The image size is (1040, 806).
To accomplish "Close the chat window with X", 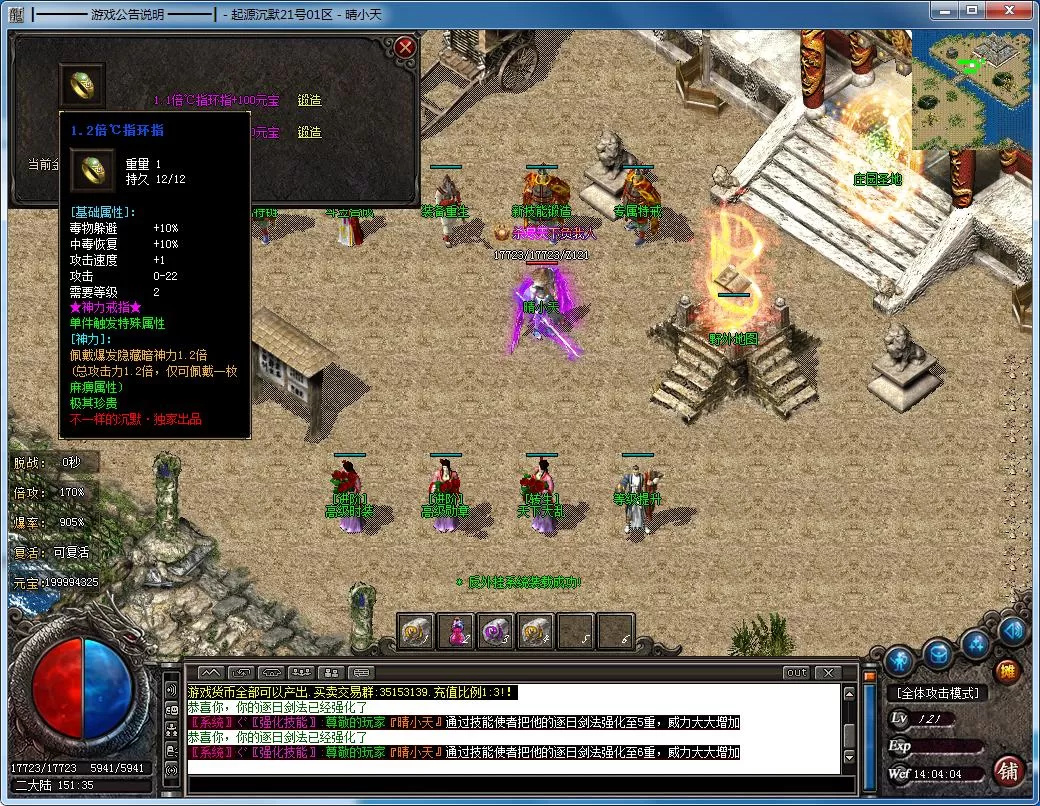I will 826,672.
